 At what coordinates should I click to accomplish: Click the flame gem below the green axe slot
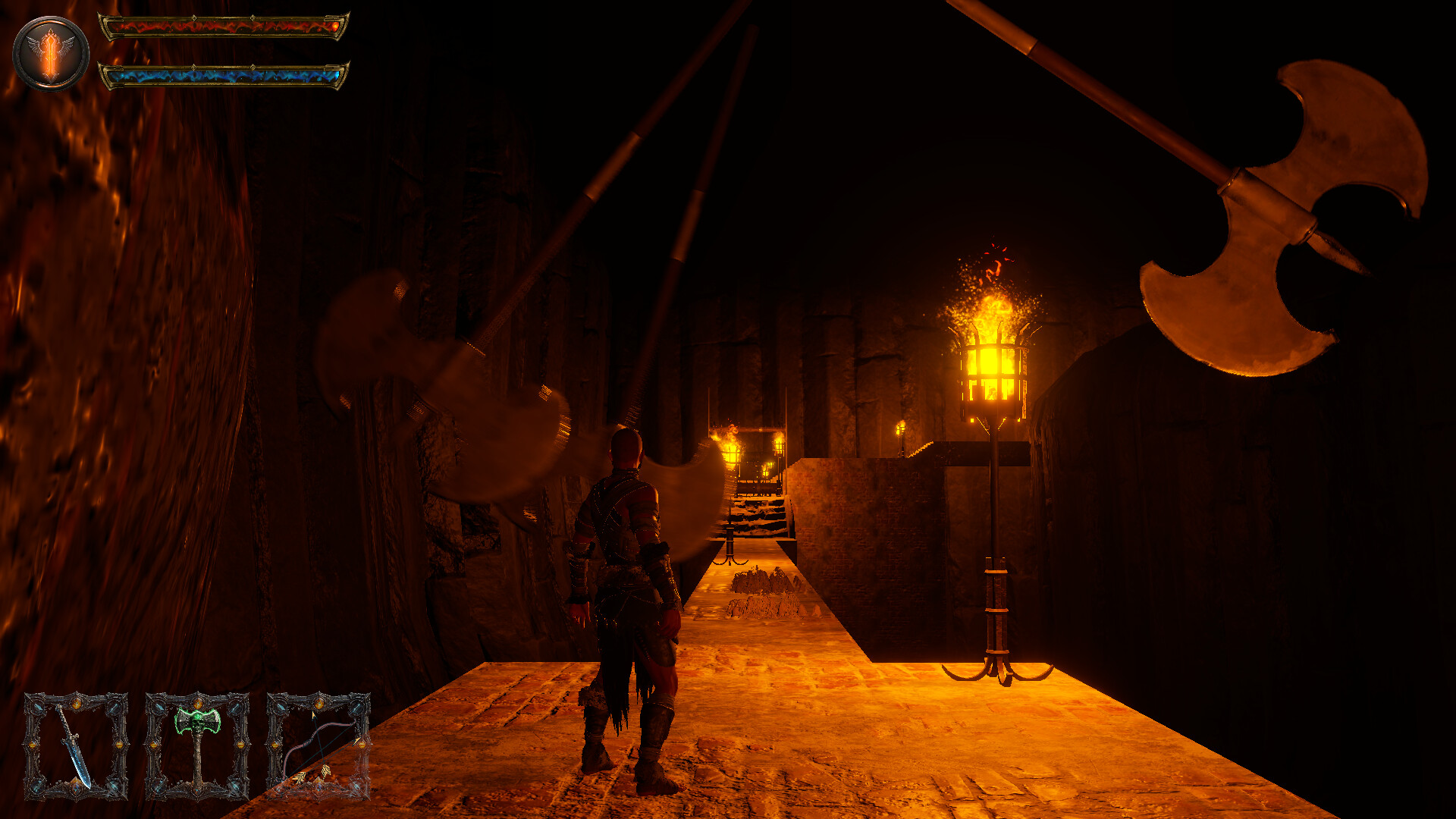(x=197, y=792)
